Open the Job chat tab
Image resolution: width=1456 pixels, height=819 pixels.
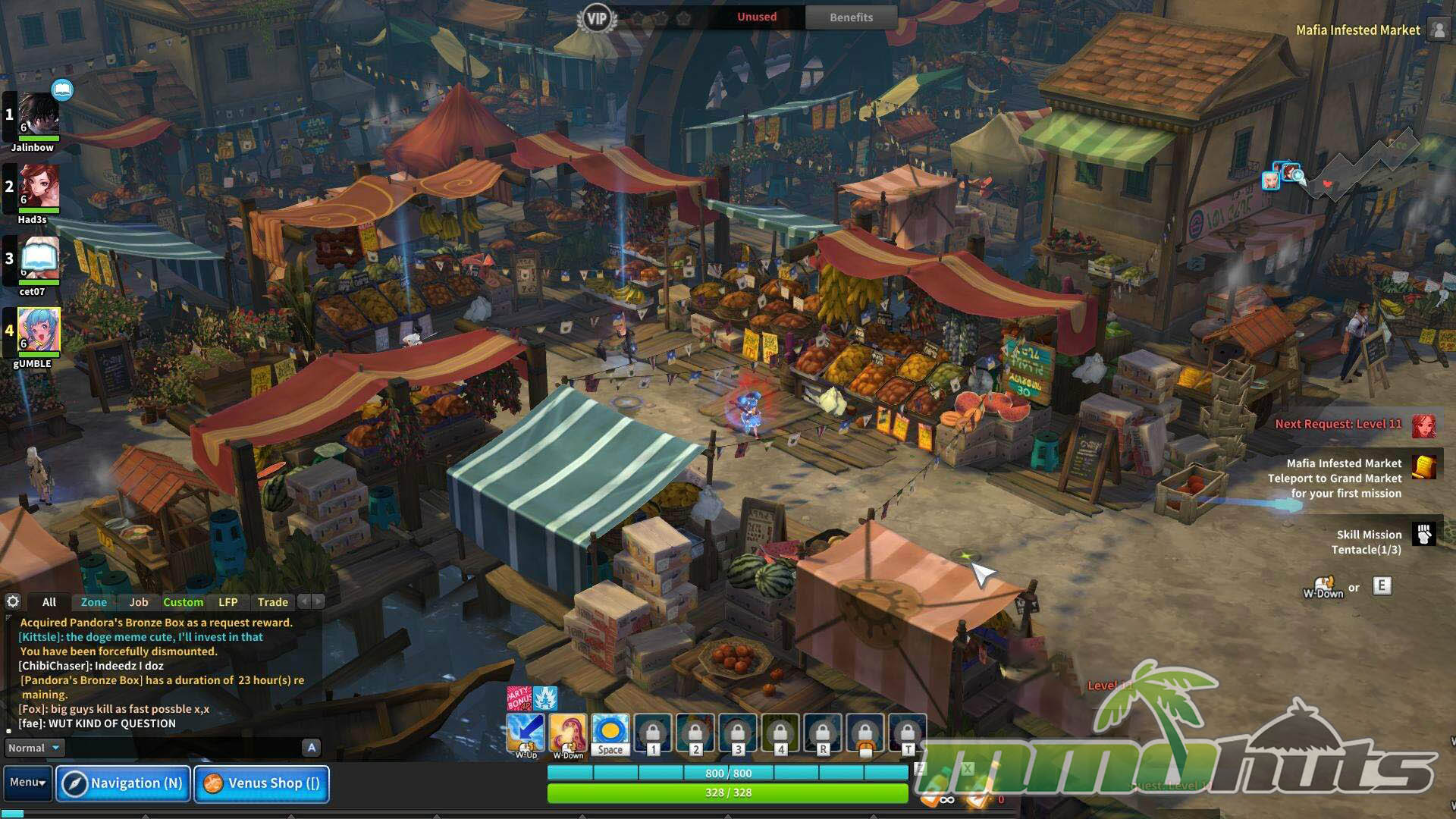pyautogui.click(x=139, y=602)
